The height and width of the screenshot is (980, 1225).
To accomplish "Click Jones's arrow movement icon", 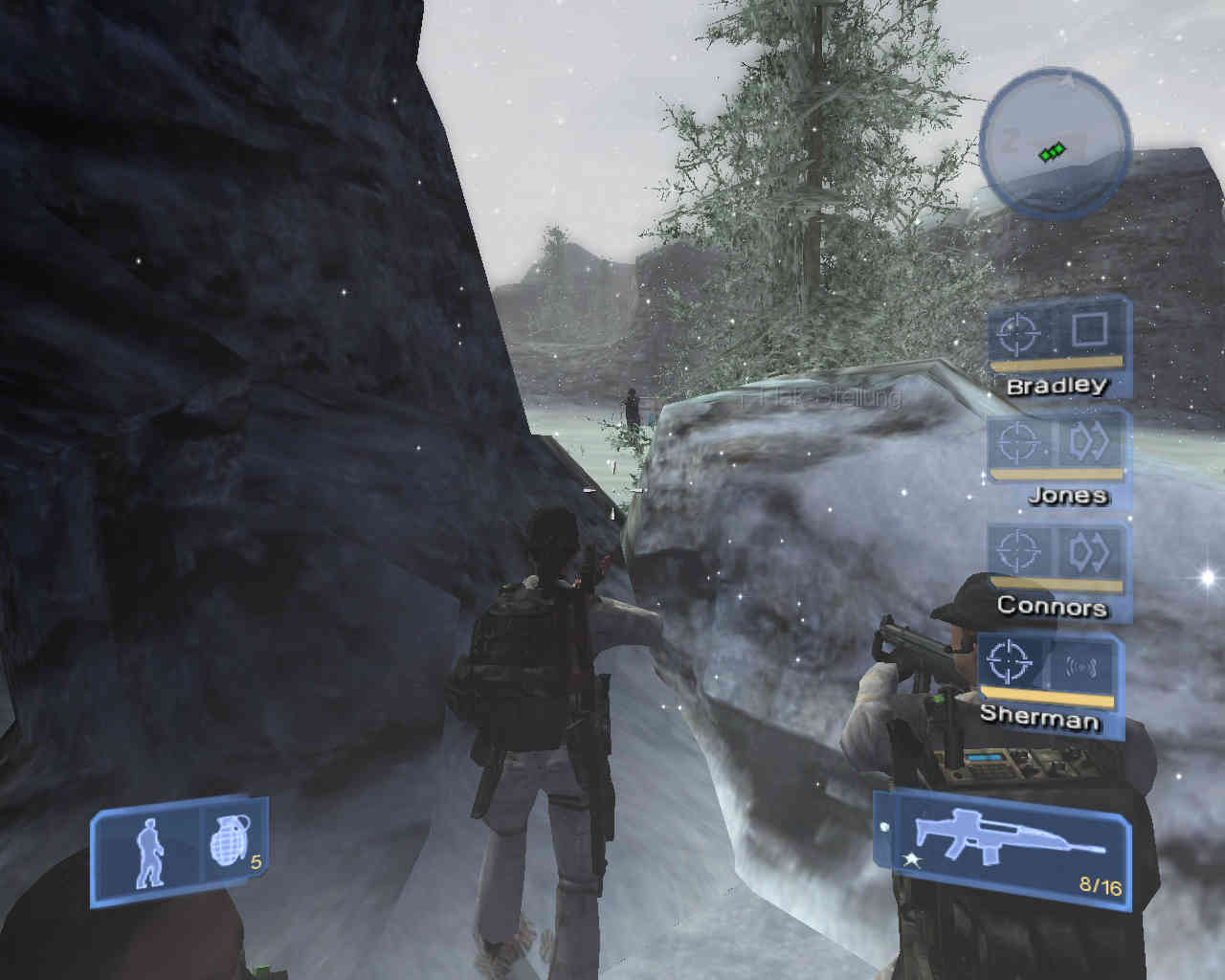I will [x=1089, y=441].
